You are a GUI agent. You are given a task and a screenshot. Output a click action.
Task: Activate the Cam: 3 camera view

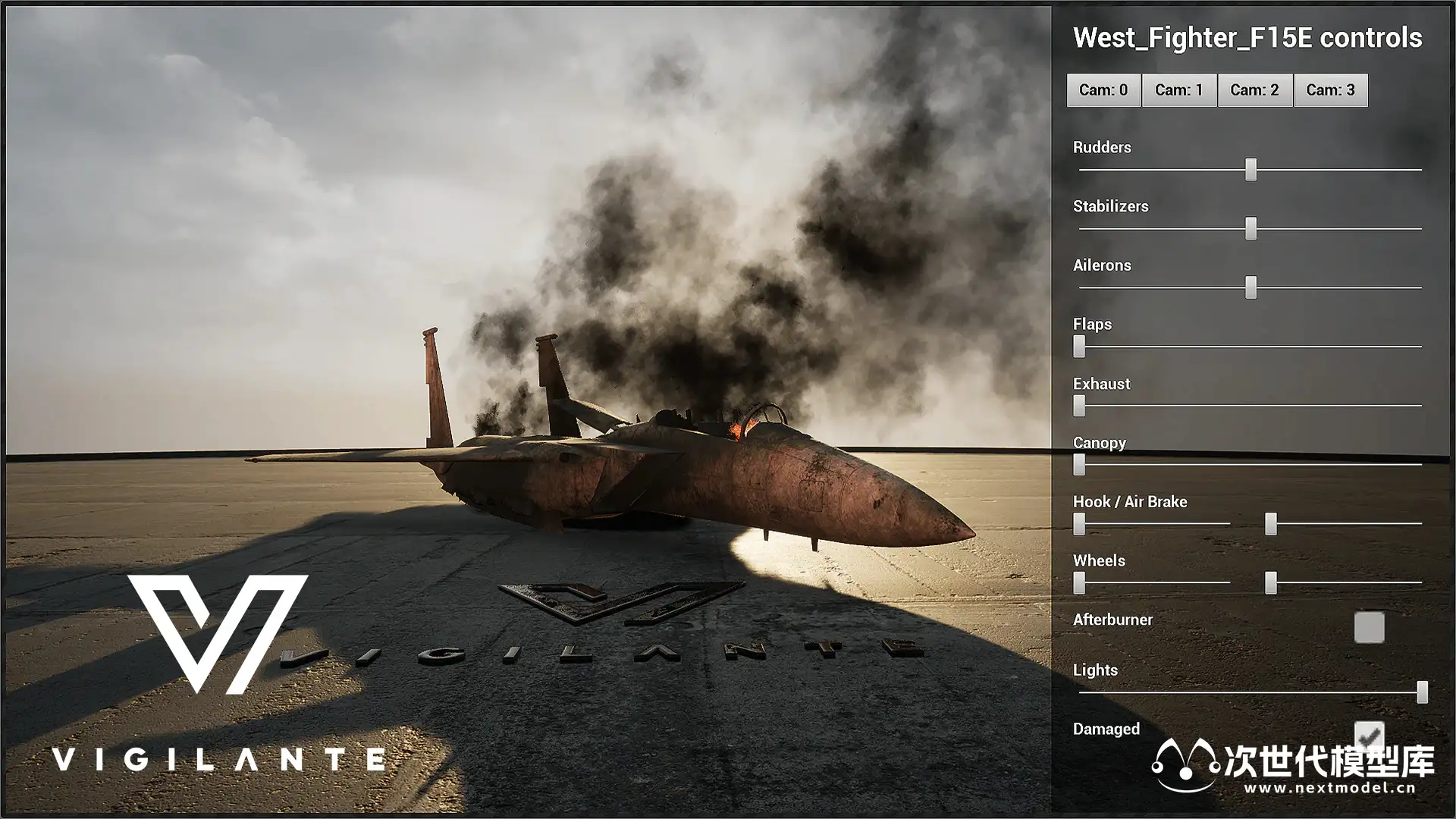pos(1331,90)
